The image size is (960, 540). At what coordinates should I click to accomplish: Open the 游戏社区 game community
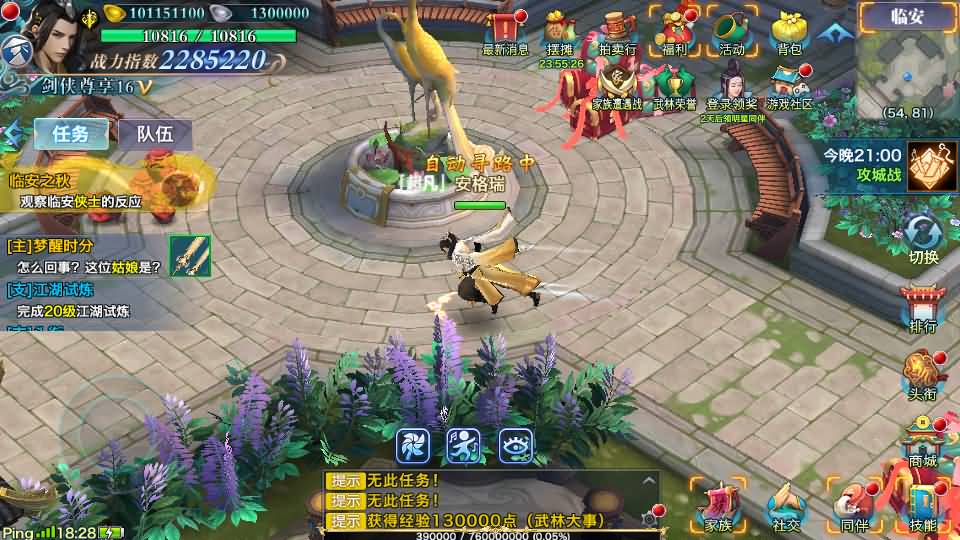click(x=789, y=85)
